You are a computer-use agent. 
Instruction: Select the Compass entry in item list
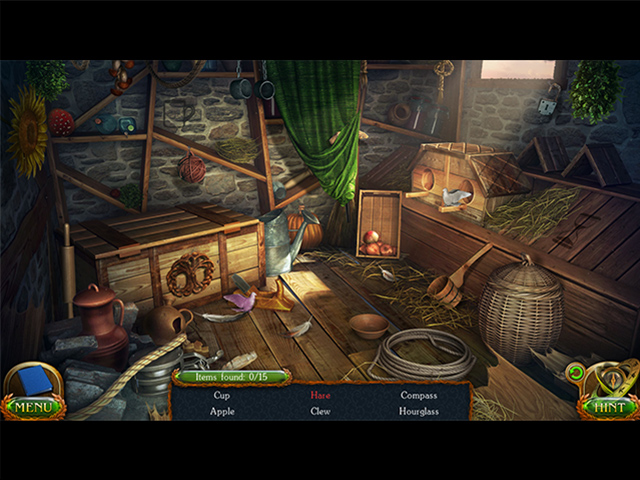tap(418, 395)
